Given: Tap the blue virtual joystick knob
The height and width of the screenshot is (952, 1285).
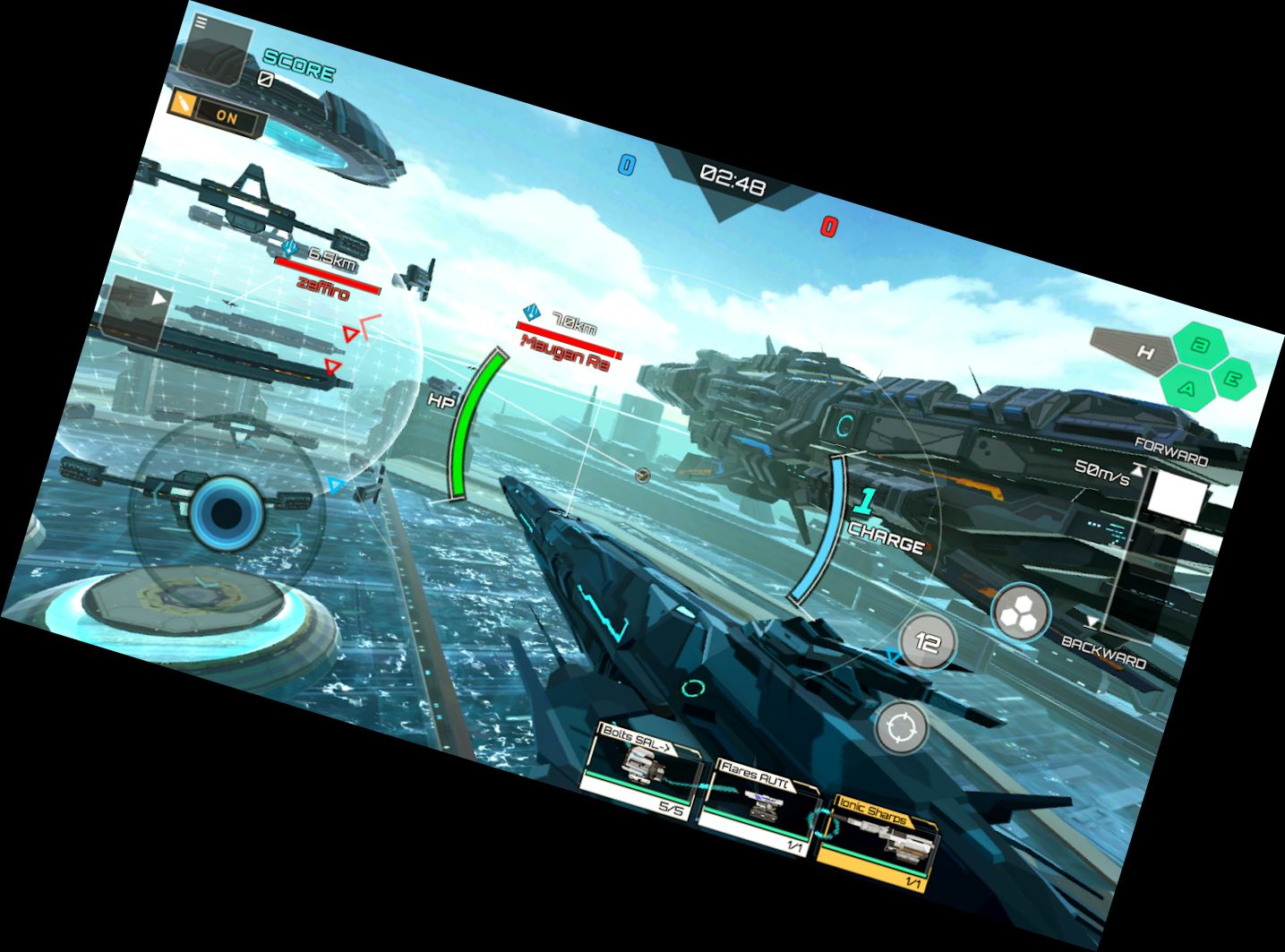Looking at the screenshot, I should coord(227,513).
